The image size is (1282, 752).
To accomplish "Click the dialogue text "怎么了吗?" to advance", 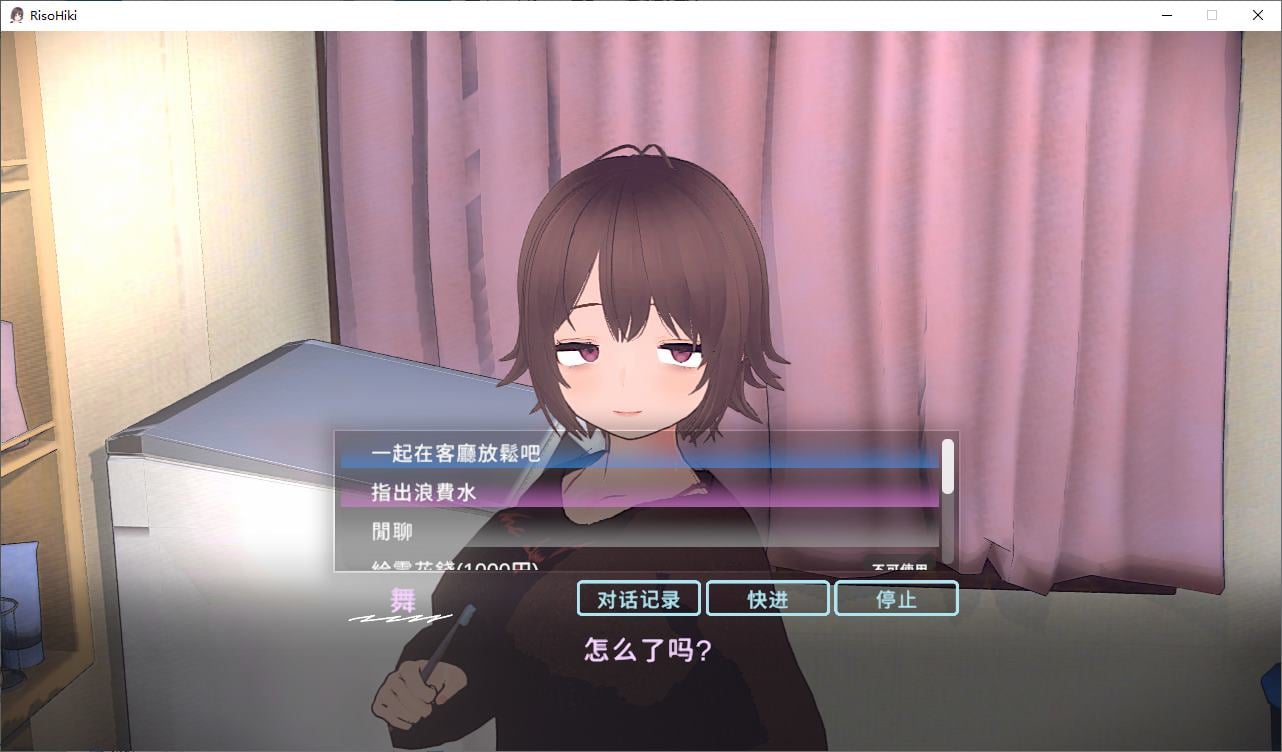I will (648, 650).
